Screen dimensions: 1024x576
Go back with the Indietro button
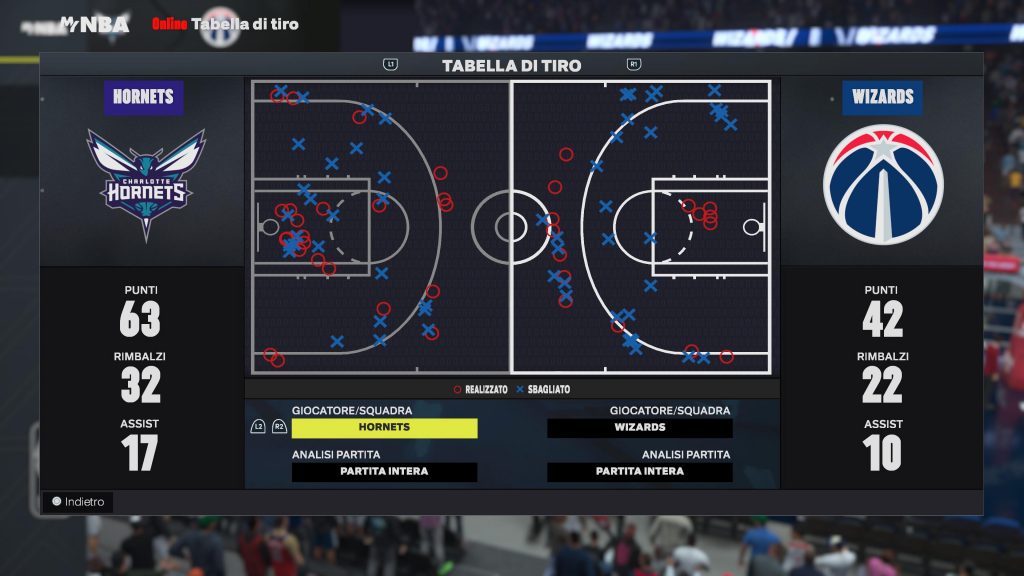[x=78, y=502]
